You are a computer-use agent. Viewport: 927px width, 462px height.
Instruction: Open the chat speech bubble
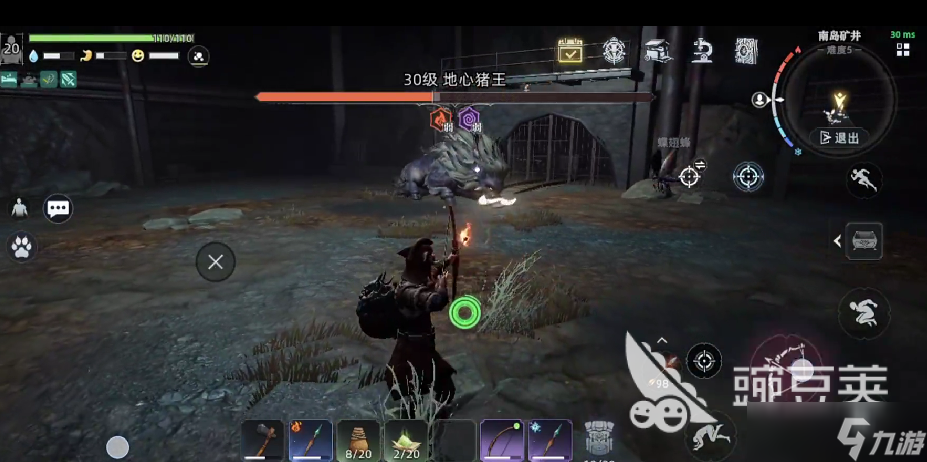pos(58,208)
